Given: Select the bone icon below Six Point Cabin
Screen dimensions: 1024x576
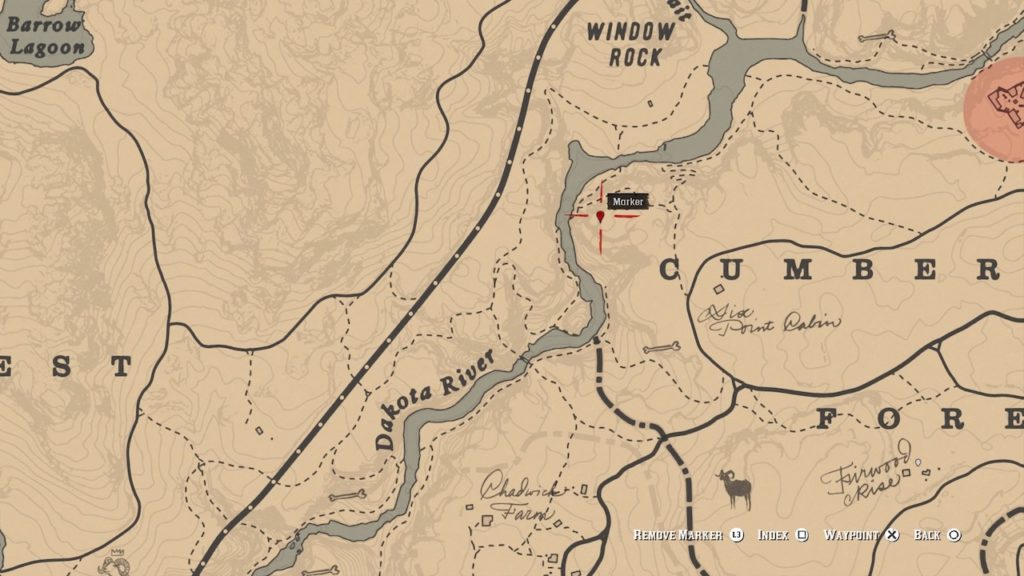Looking at the screenshot, I should coord(661,348).
